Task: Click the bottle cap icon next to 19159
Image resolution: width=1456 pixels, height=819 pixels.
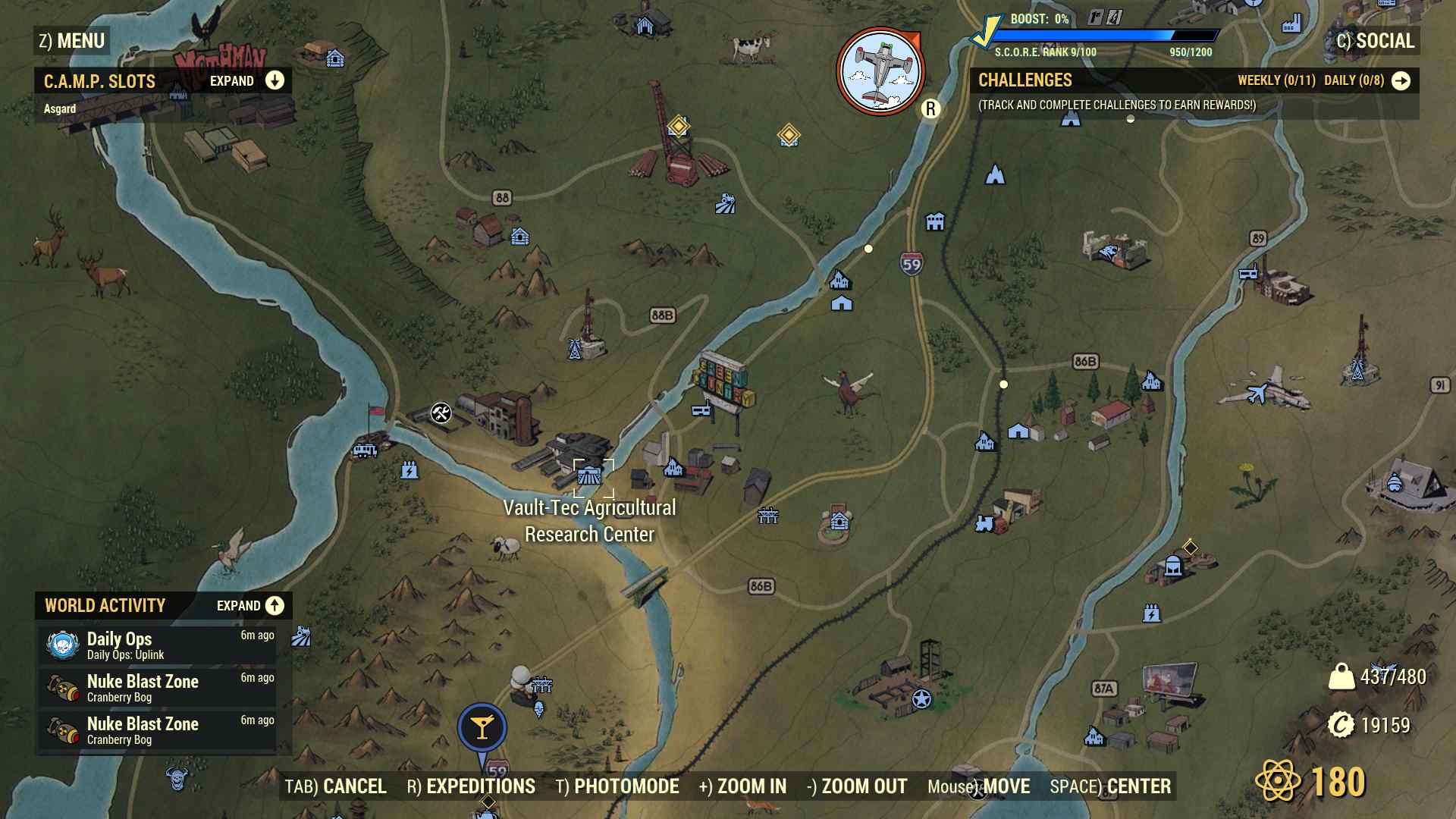Action: click(x=1342, y=724)
